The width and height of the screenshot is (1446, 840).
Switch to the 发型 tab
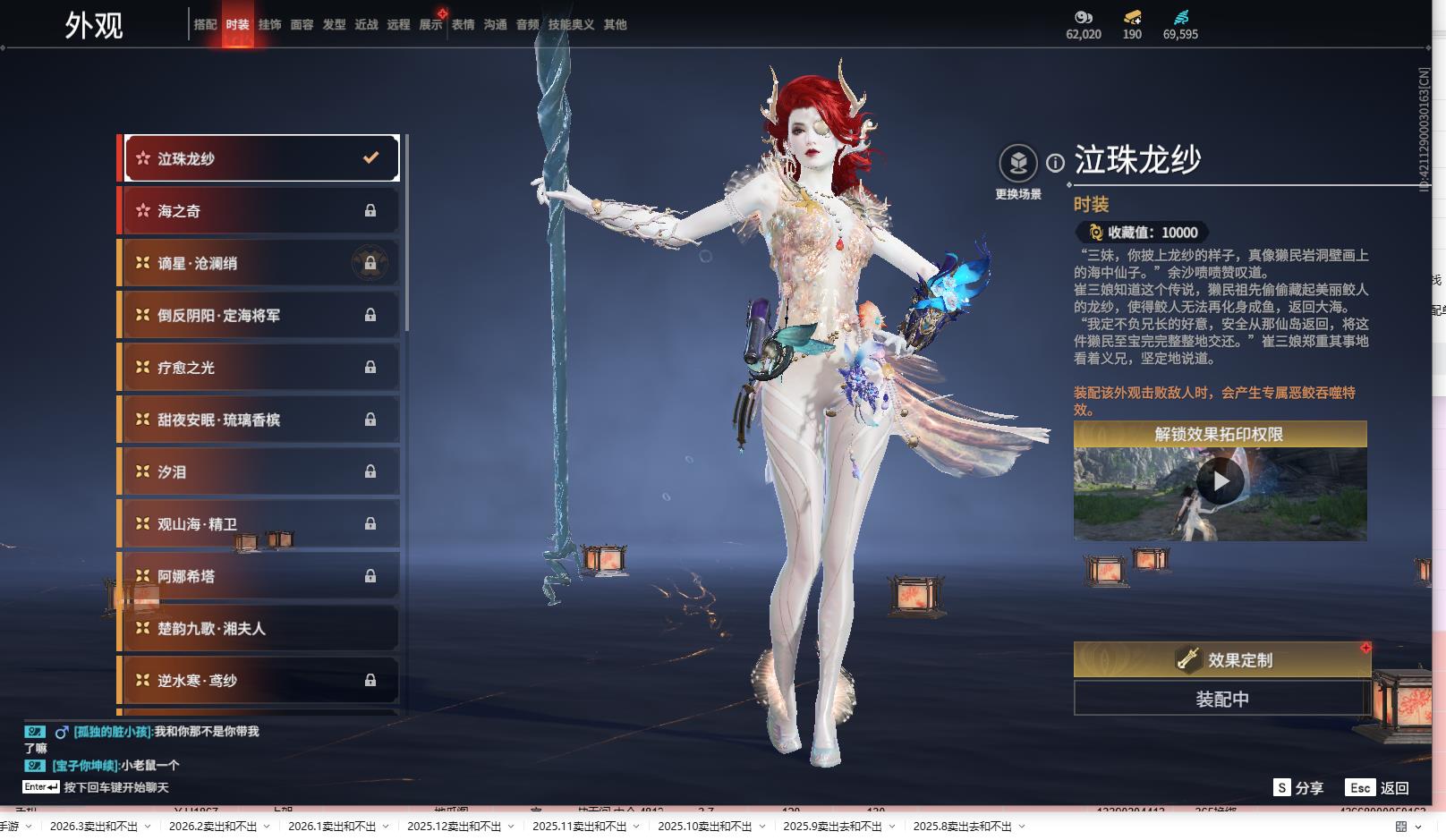[334, 25]
